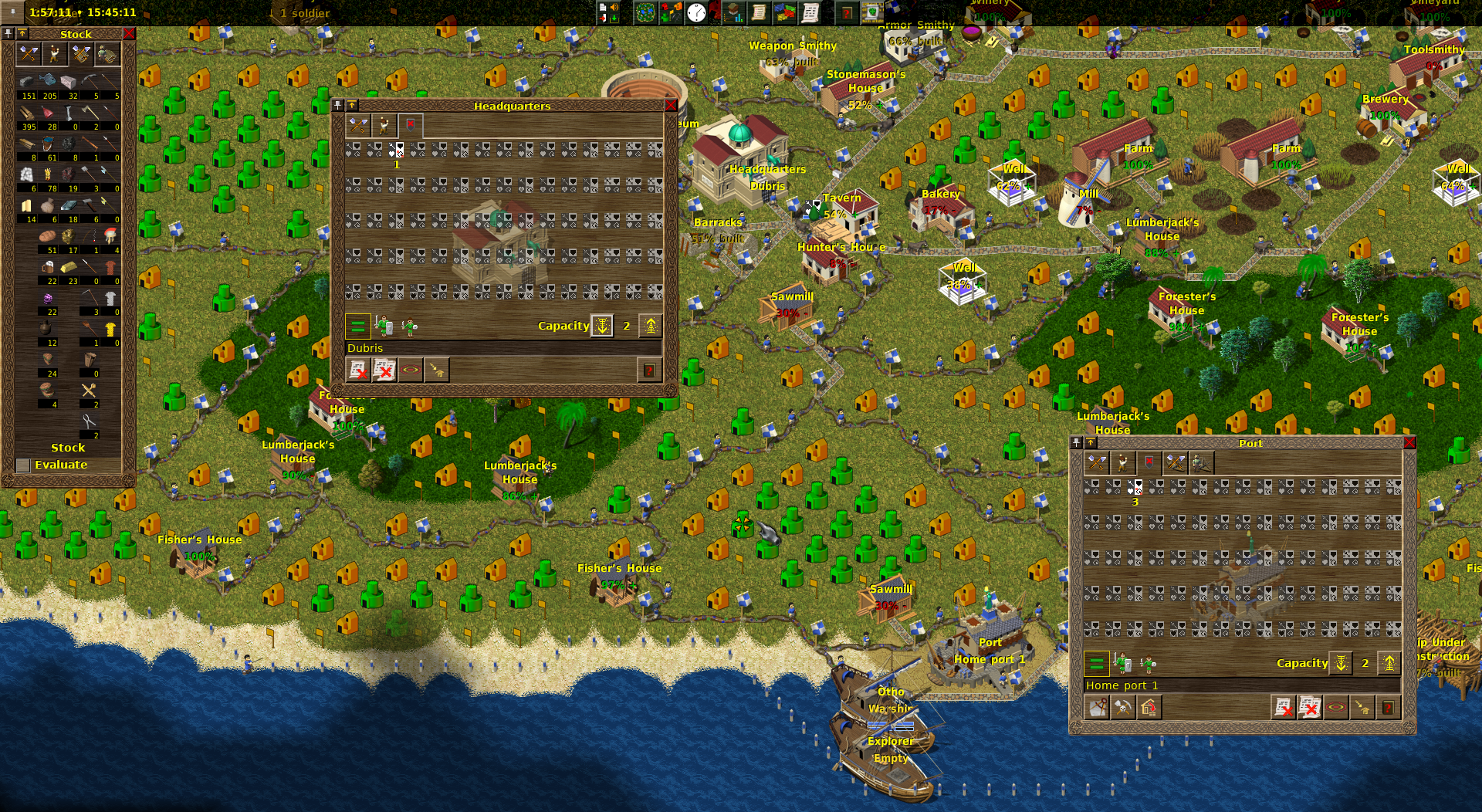Viewport: 1482px width, 812px height.
Task: Close the Stock window
Action: pyautogui.click(x=129, y=34)
